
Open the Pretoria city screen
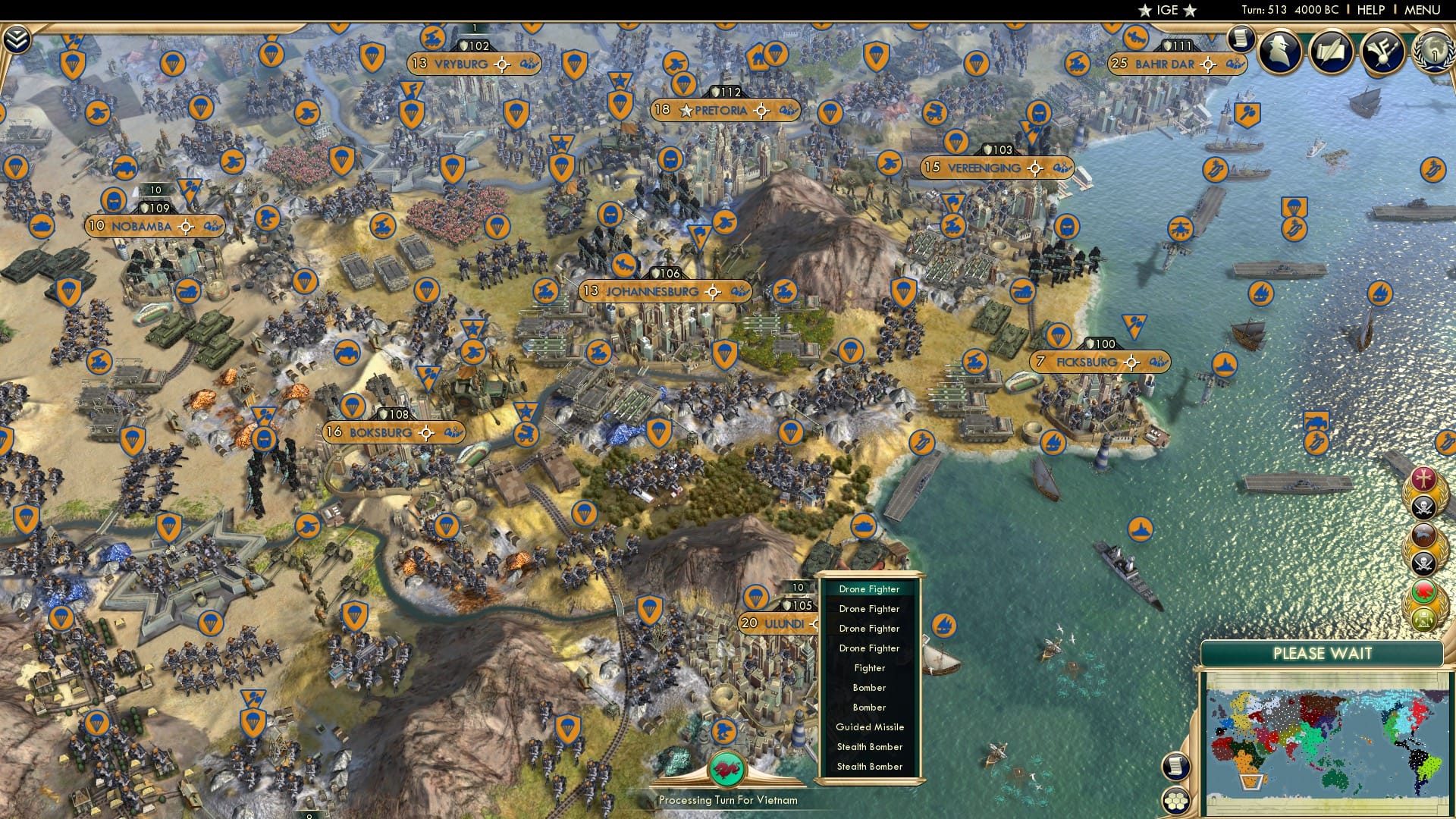(723, 110)
